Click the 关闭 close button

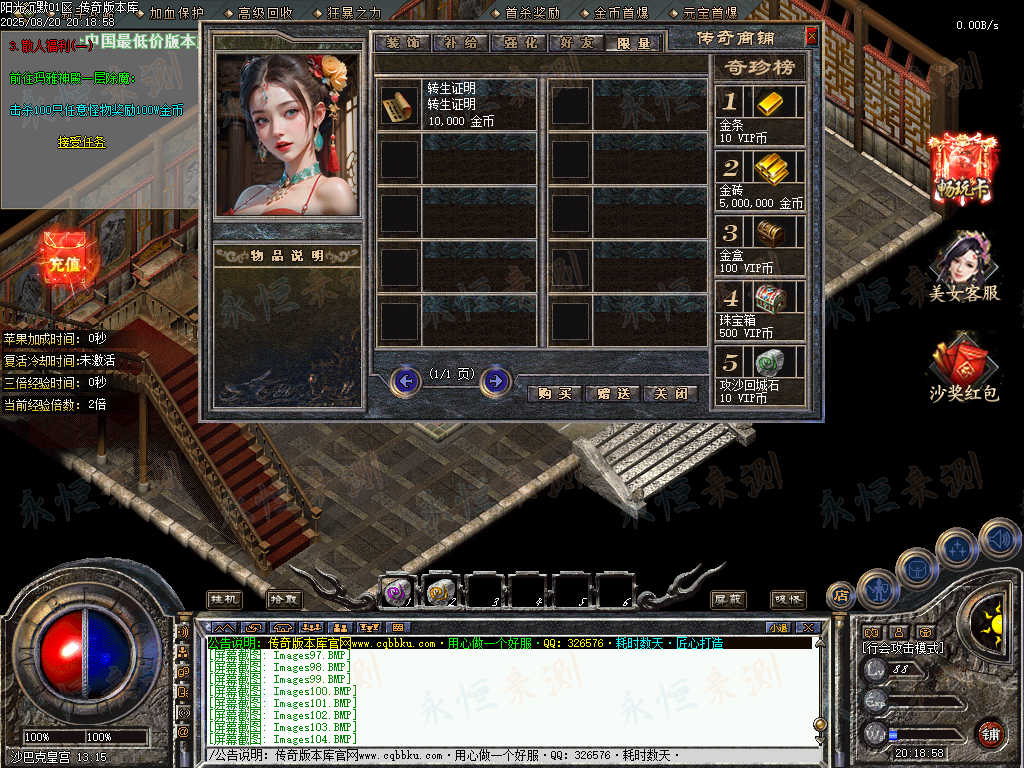coord(670,393)
